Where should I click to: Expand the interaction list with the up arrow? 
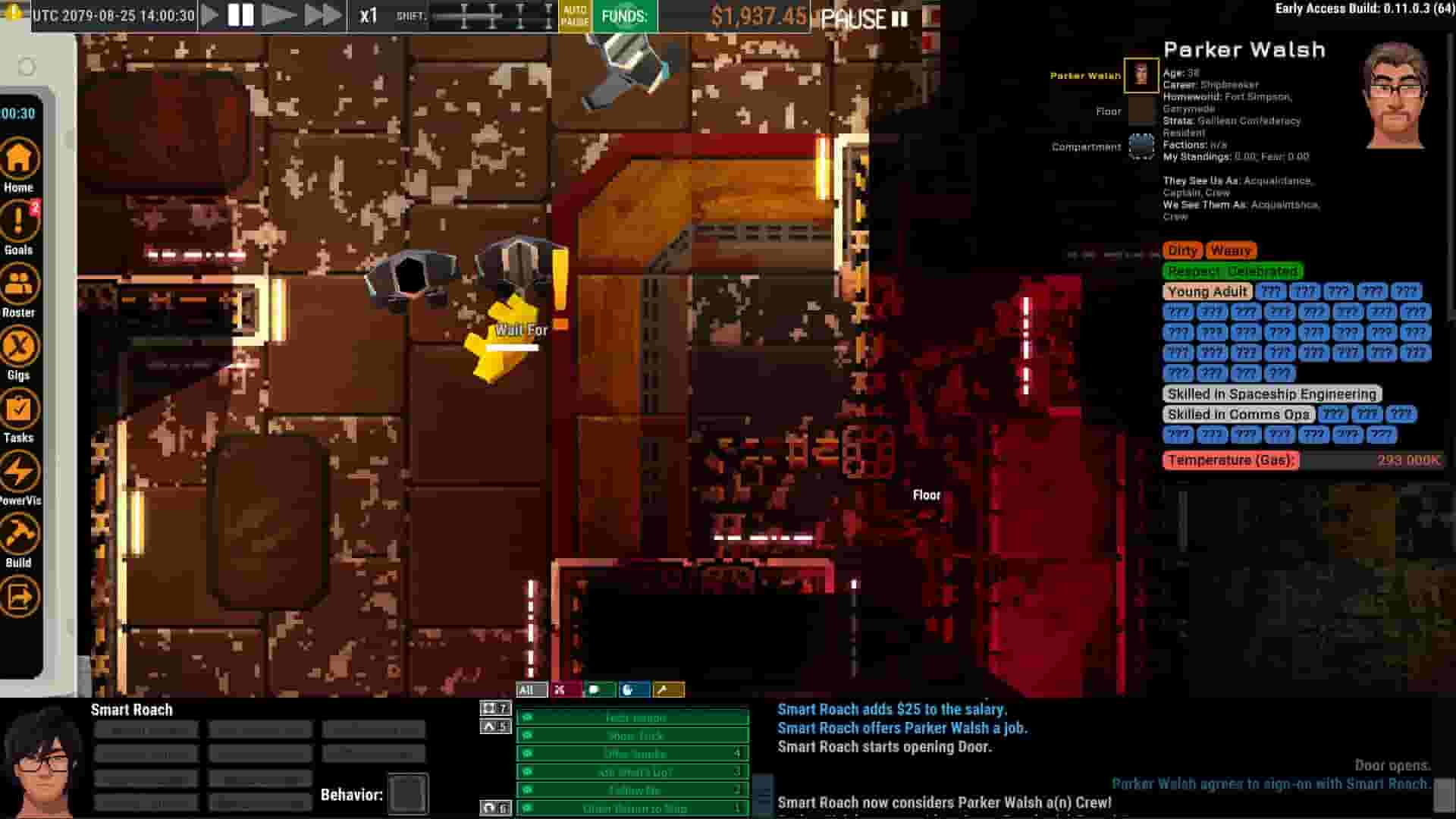pos(494,726)
